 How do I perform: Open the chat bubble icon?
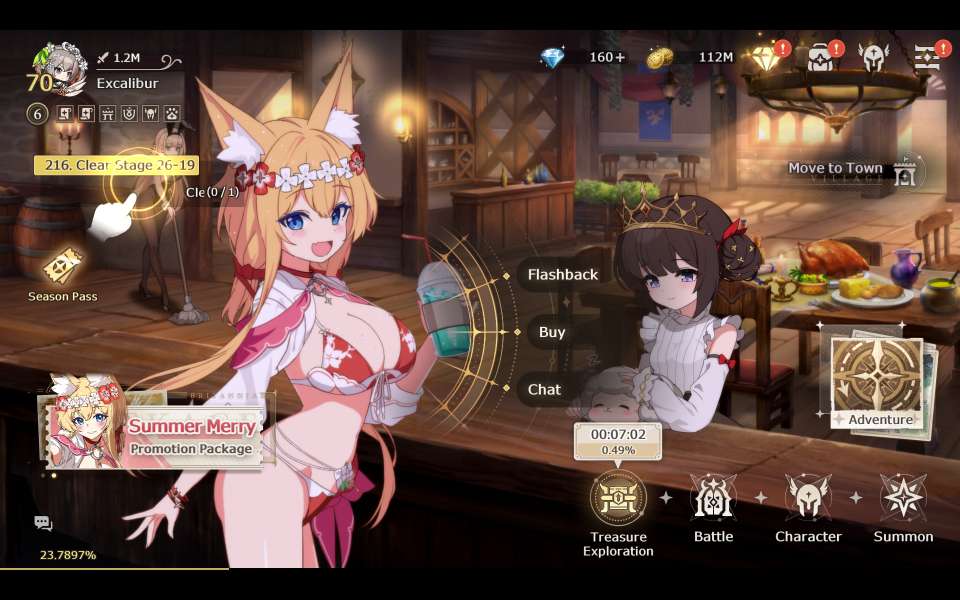click(x=43, y=522)
